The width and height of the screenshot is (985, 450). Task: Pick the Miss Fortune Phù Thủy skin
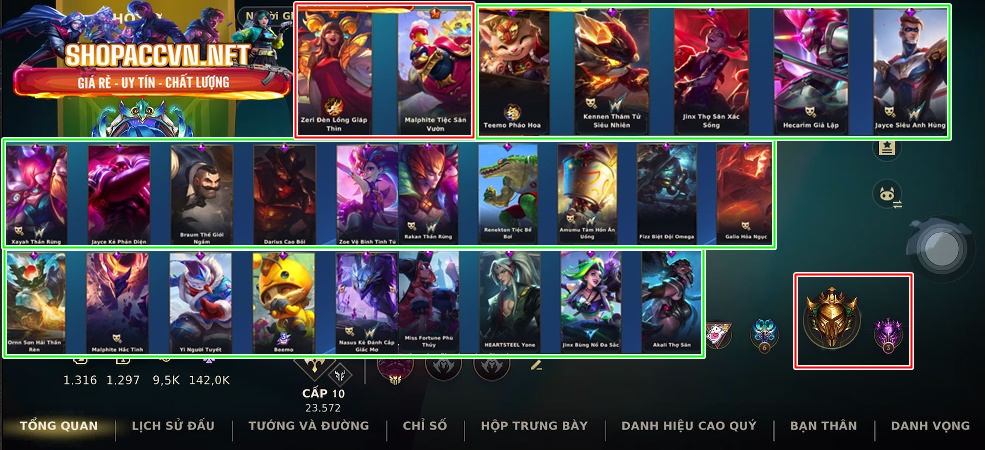429,298
